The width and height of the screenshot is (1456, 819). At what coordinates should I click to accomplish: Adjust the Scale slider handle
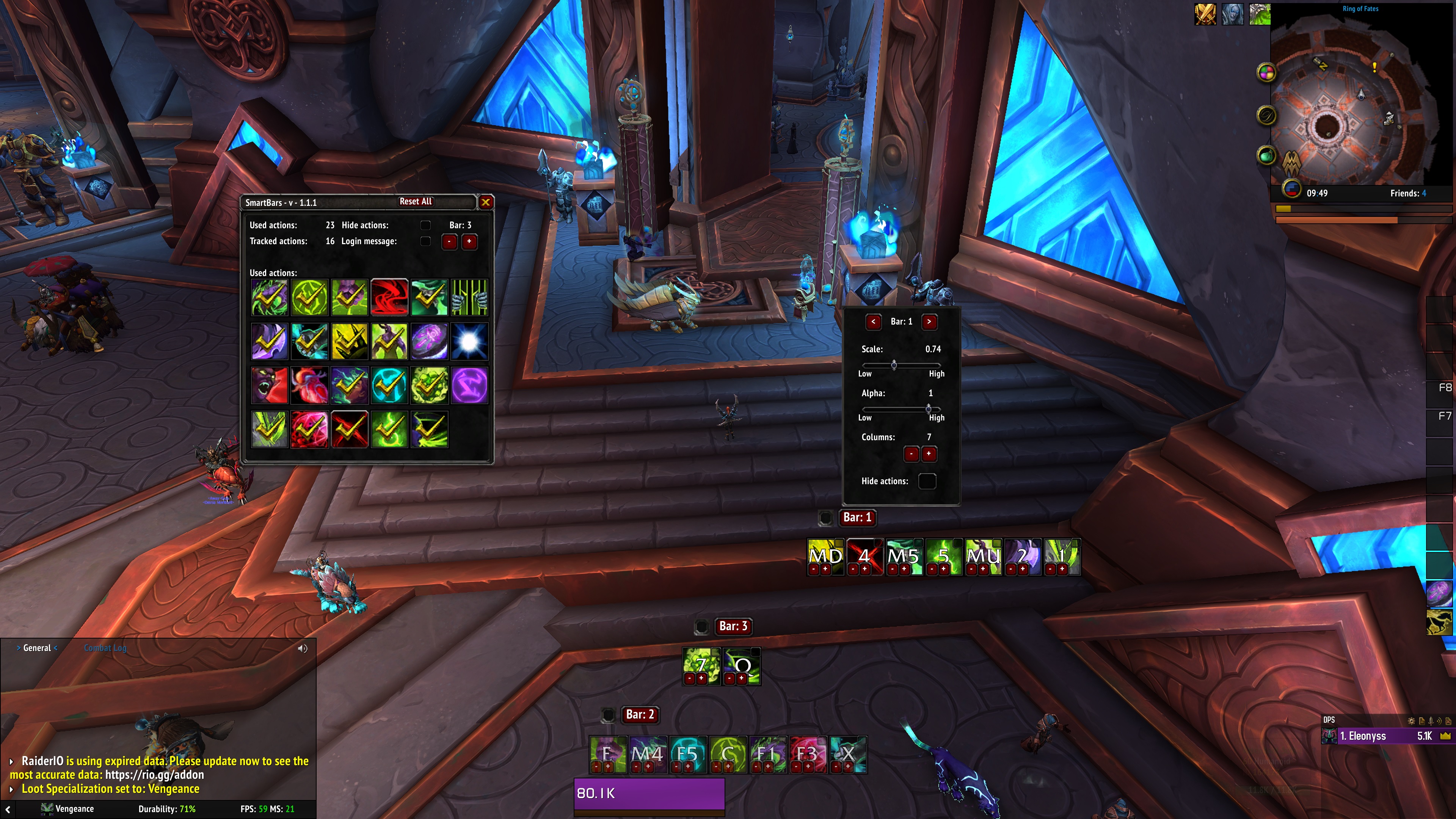(x=894, y=364)
